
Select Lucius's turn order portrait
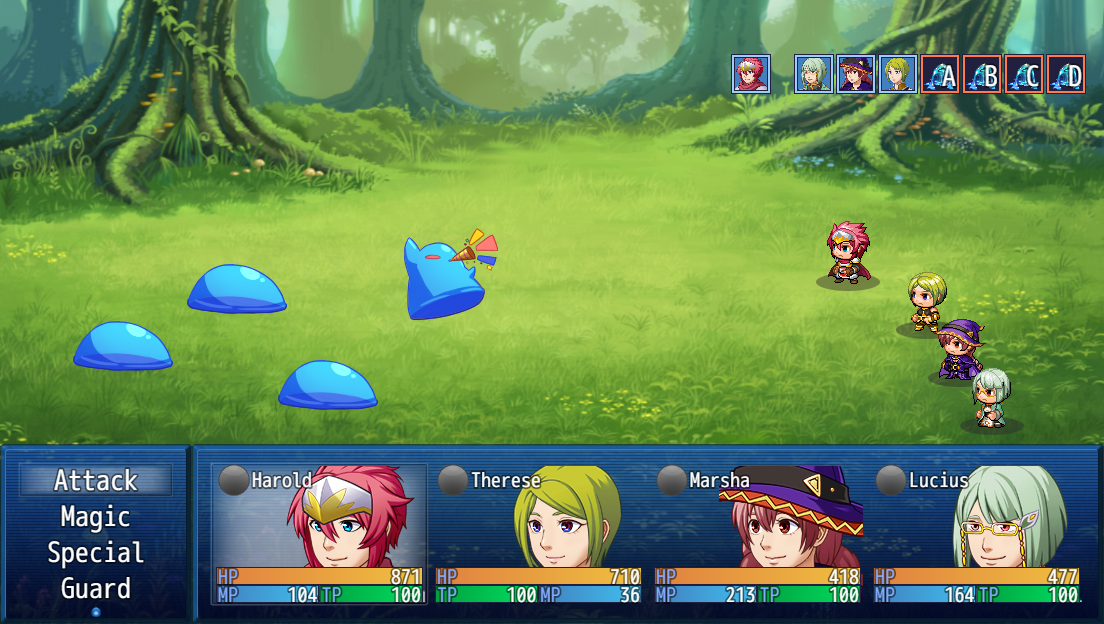[x=814, y=74]
